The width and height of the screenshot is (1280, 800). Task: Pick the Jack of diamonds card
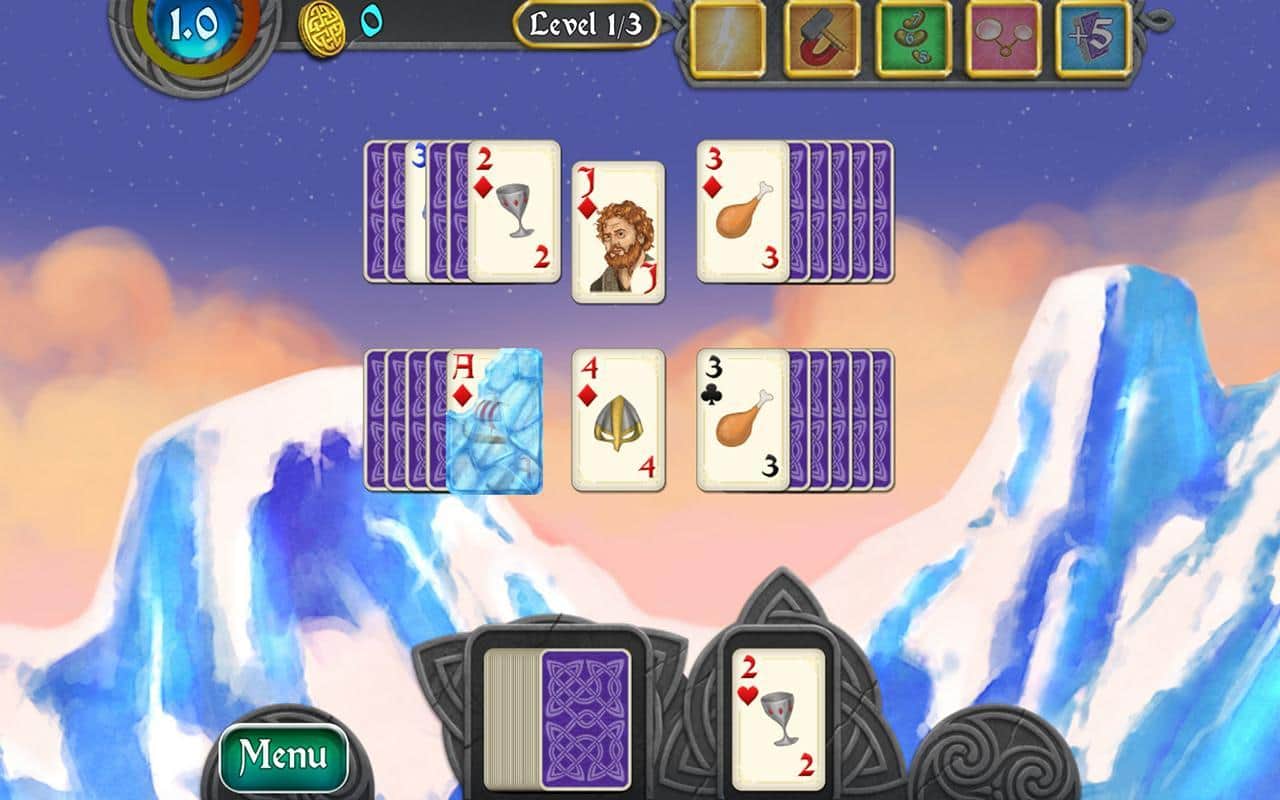tap(618, 232)
